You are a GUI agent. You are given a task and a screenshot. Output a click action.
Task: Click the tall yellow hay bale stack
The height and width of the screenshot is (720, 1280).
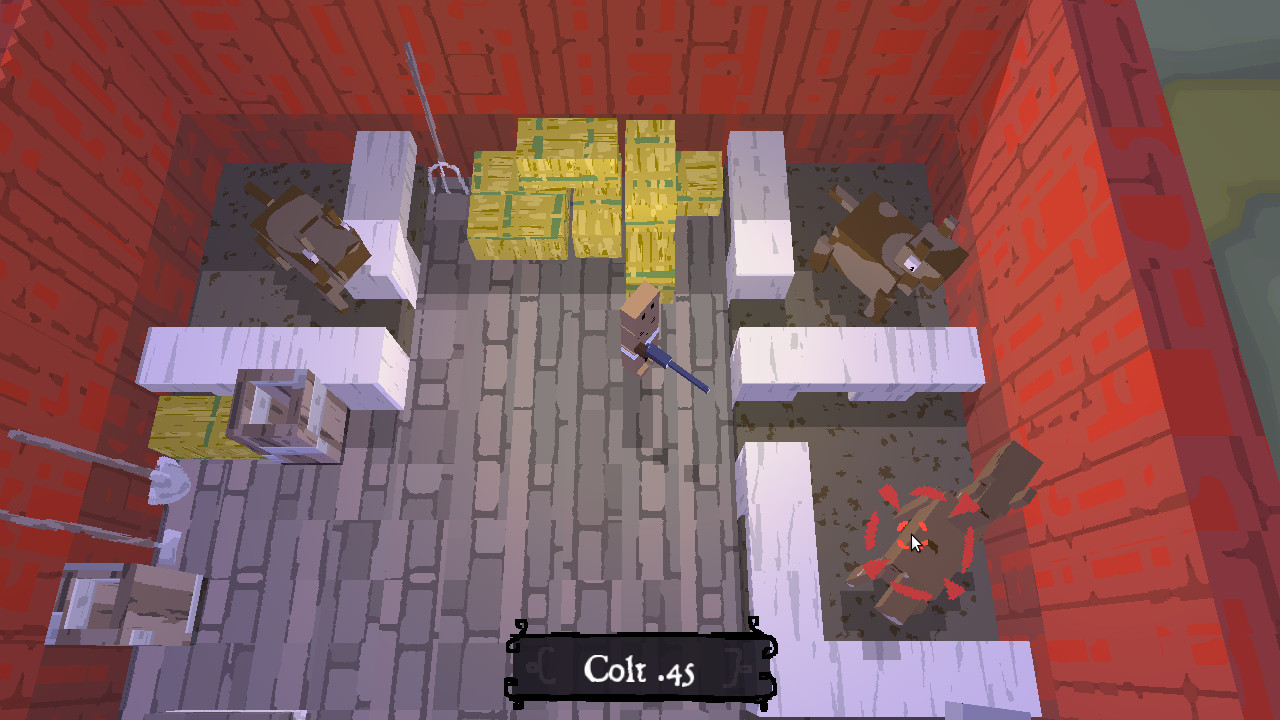click(x=580, y=190)
